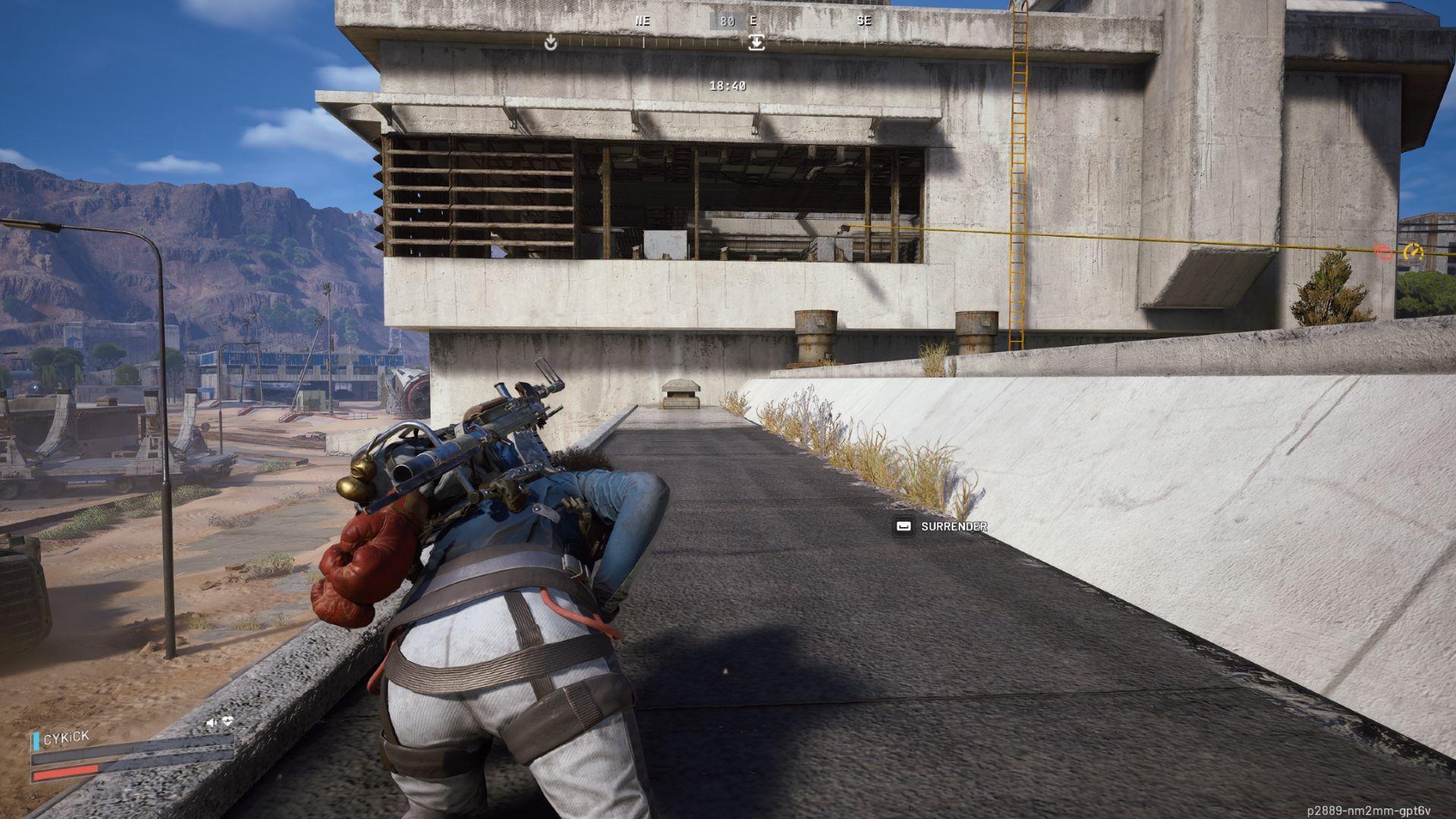Click the orange circular objective icon in the top right
Image resolution: width=1456 pixels, height=819 pixels.
[1414, 251]
